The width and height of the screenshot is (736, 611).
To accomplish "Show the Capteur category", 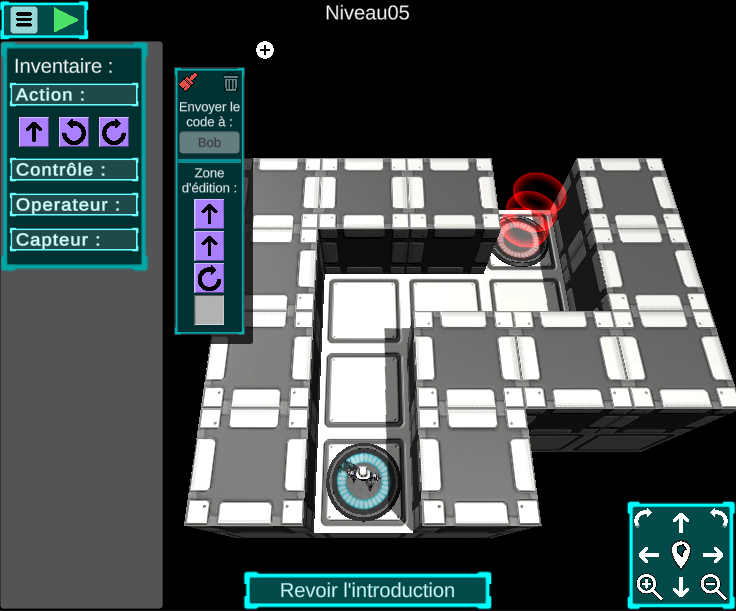I will (74, 240).
